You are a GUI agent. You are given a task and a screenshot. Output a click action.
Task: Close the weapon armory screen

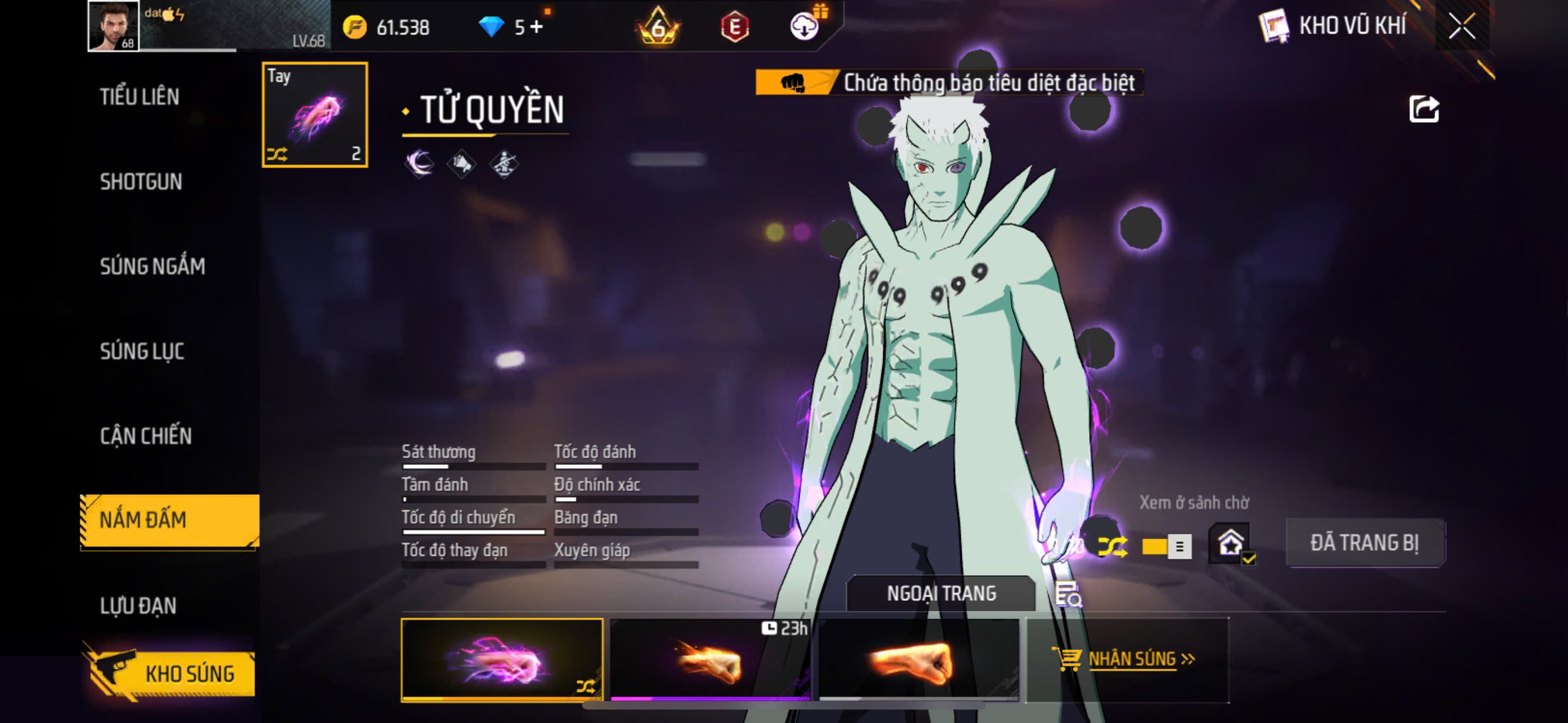pos(1461,26)
